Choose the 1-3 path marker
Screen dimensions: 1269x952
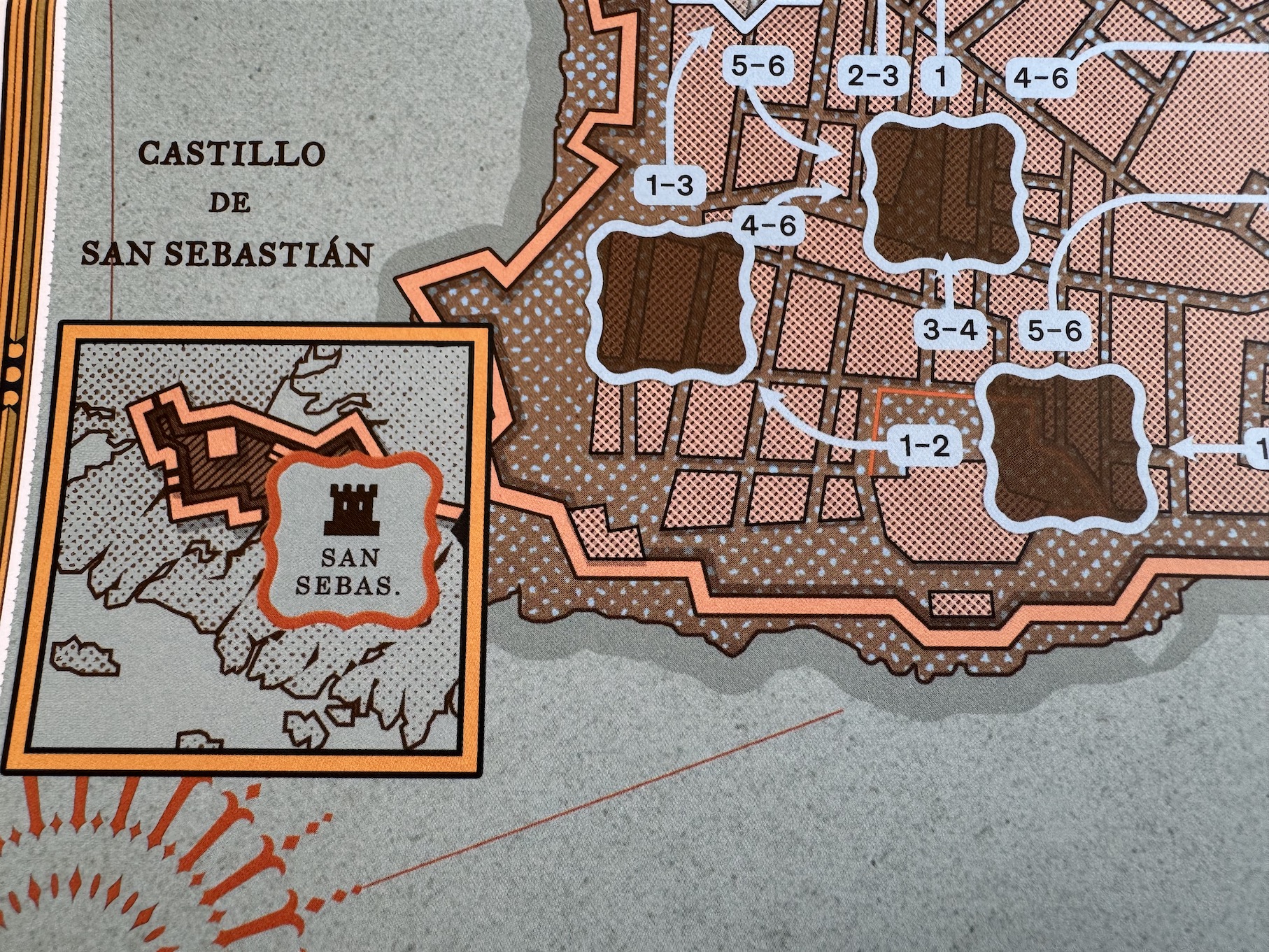(669, 185)
